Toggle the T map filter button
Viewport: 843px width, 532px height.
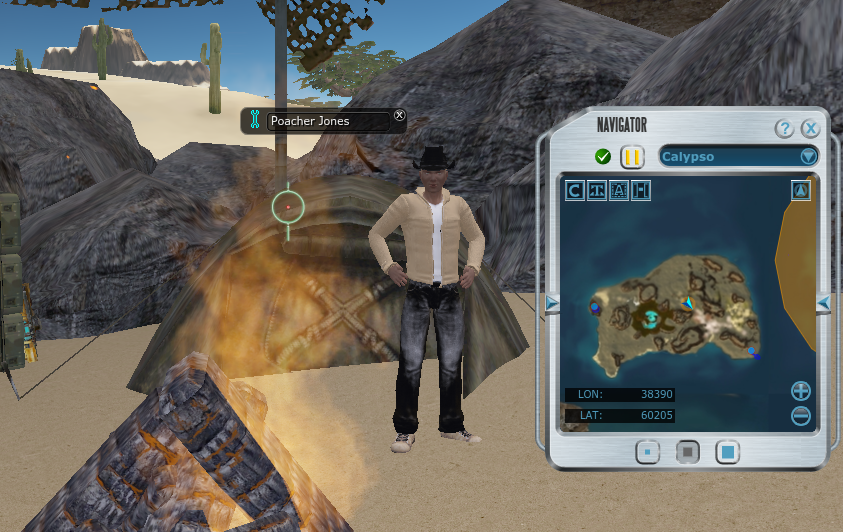[597, 190]
